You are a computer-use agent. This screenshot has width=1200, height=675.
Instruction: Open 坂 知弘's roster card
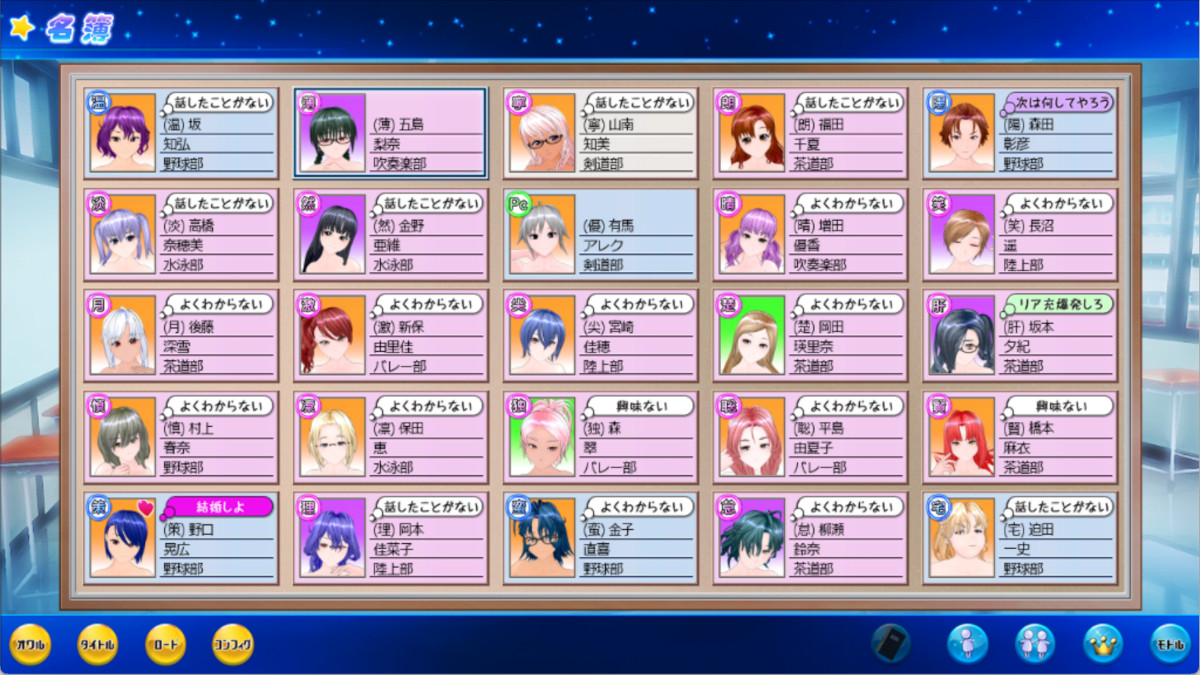tap(180, 133)
